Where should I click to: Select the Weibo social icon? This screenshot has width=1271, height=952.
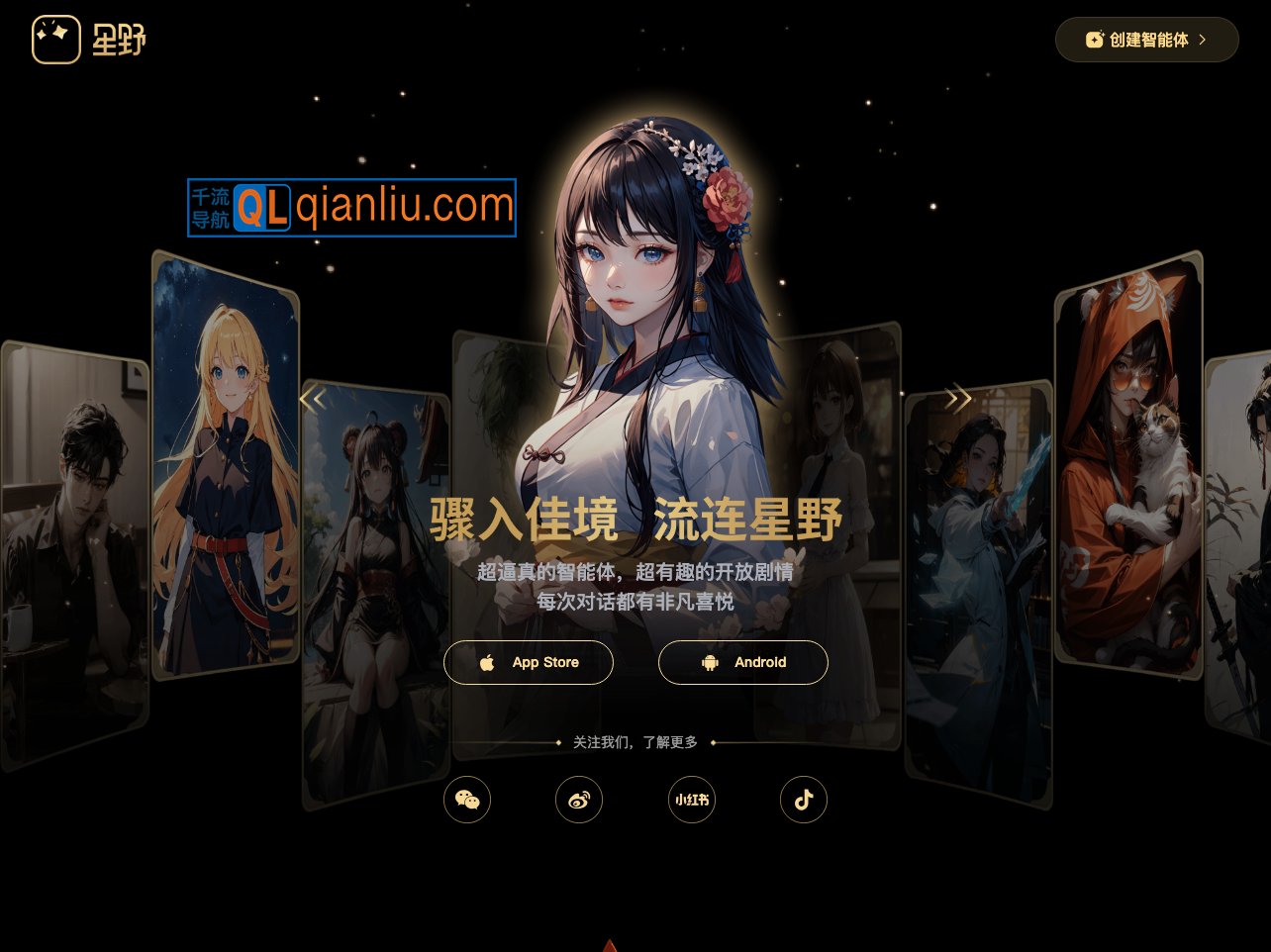coord(579,800)
